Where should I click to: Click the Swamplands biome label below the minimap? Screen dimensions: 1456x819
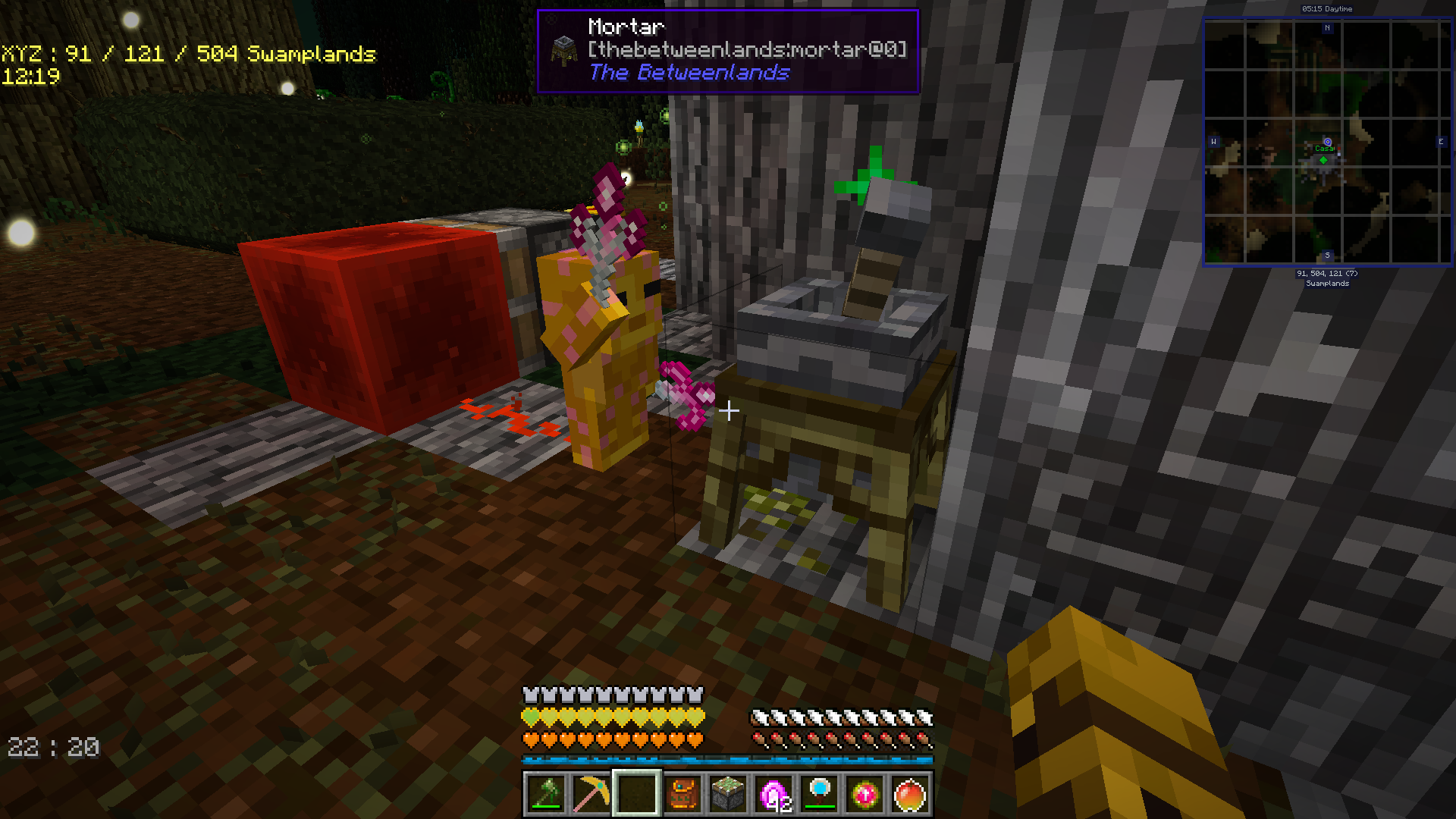click(x=1327, y=284)
